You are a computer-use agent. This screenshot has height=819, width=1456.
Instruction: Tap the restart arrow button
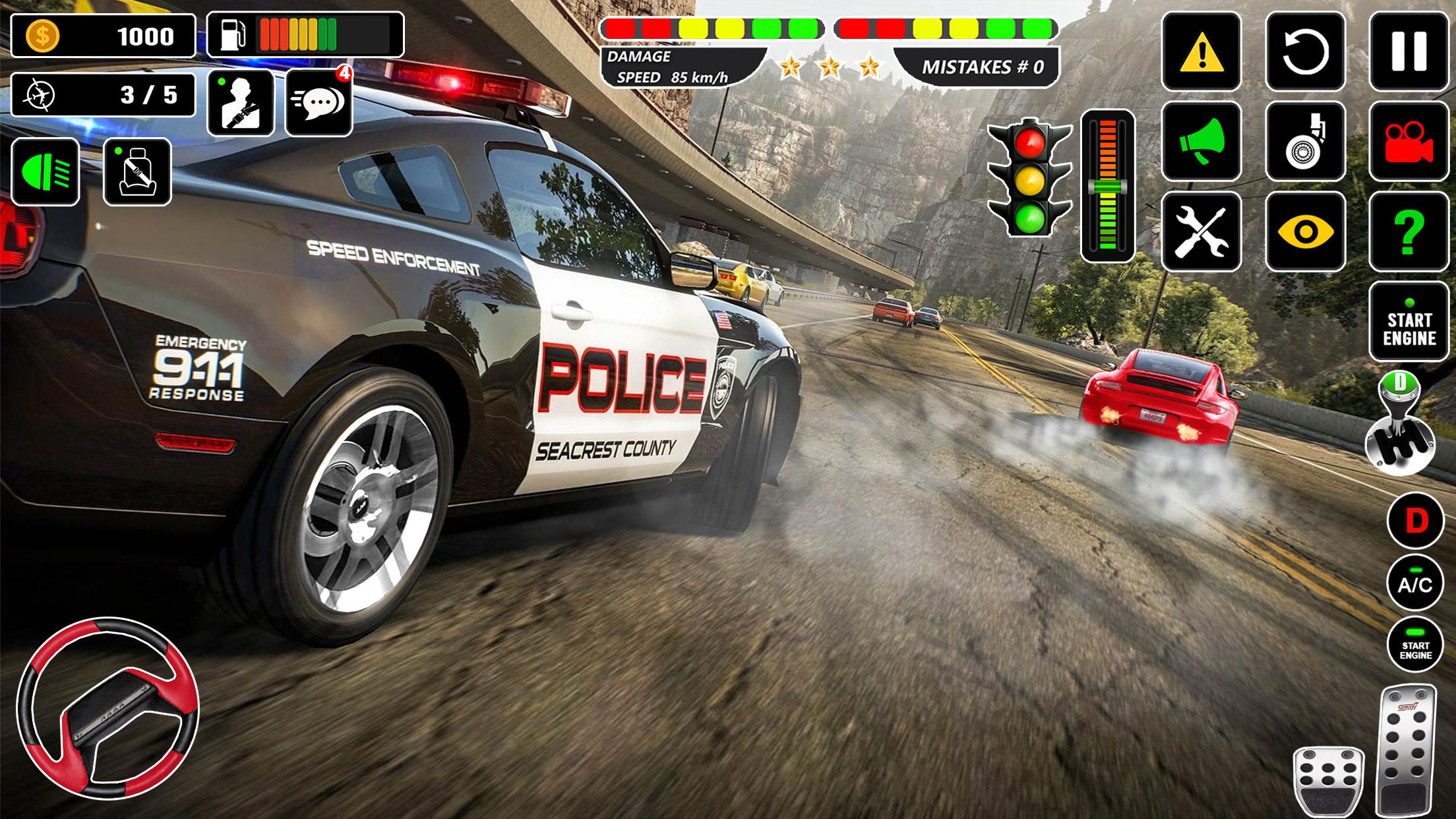pyautogui.click(x=1305, y=52)
